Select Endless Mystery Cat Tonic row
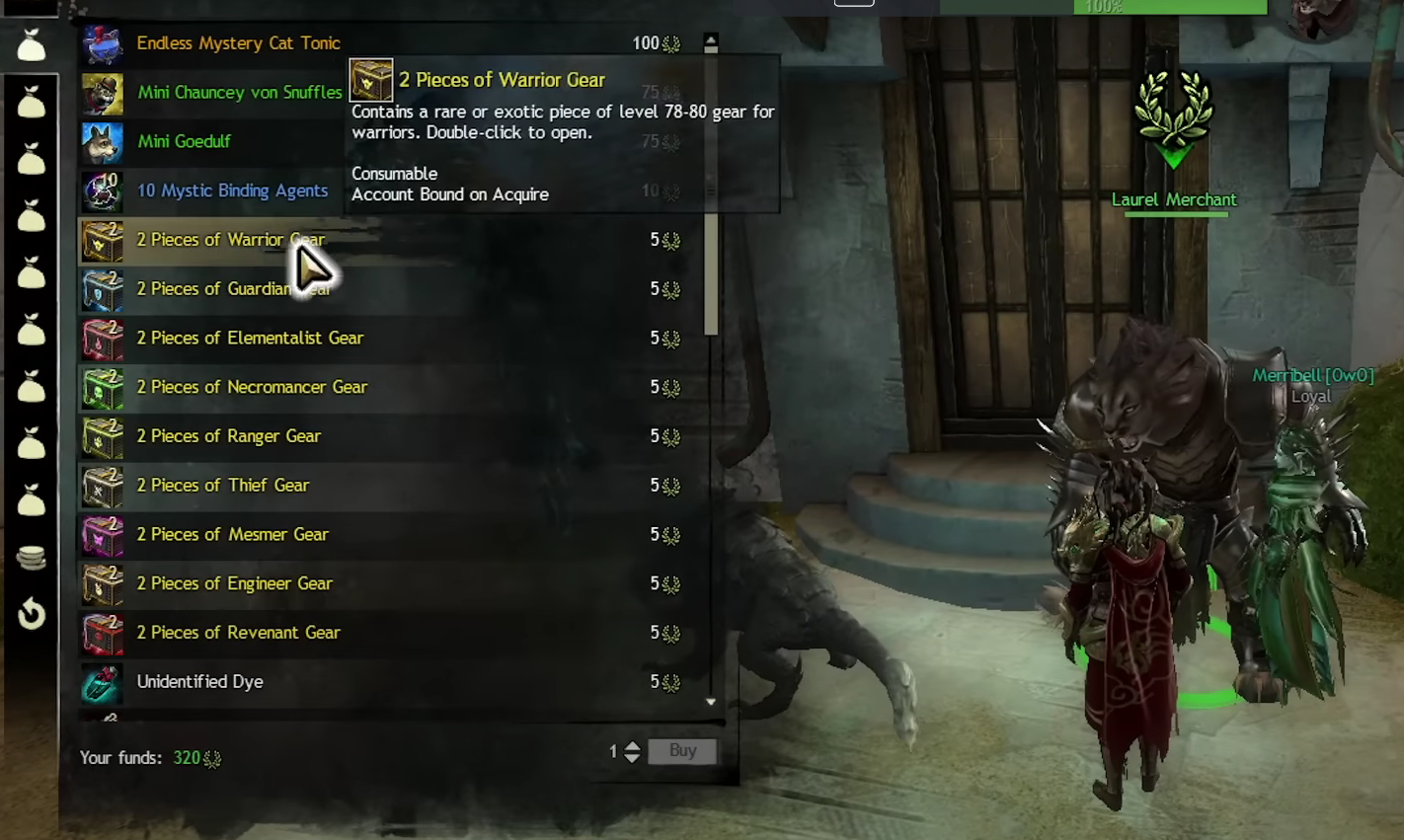 coord(238,43)
